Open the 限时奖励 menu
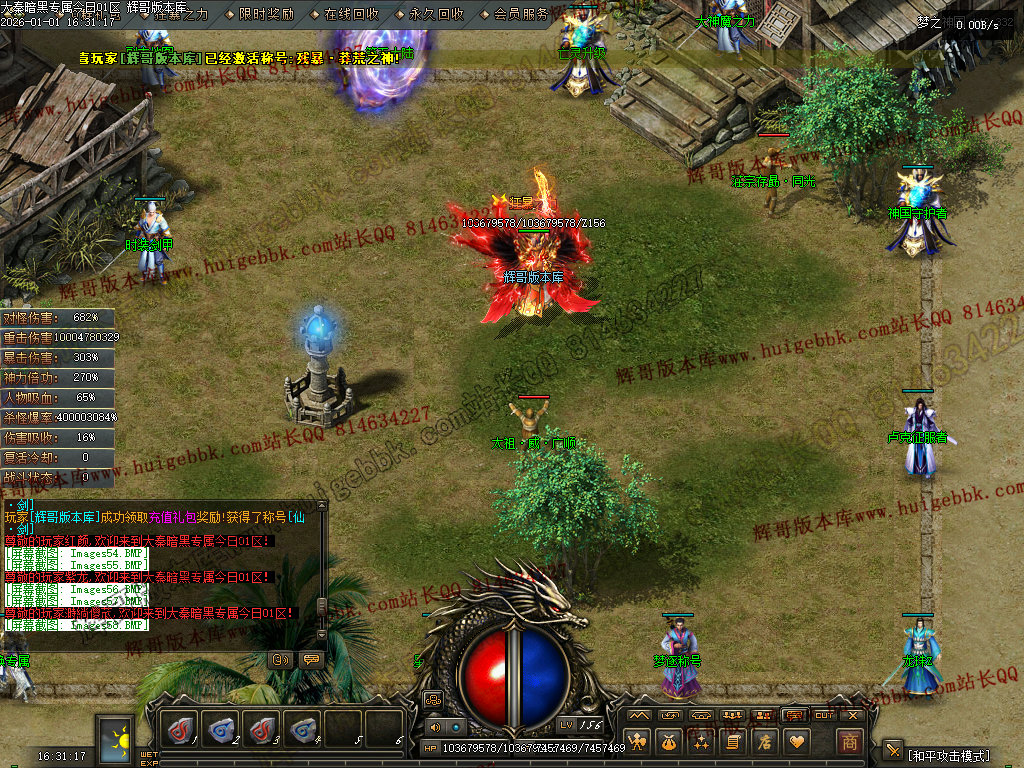 coord(267,14)
